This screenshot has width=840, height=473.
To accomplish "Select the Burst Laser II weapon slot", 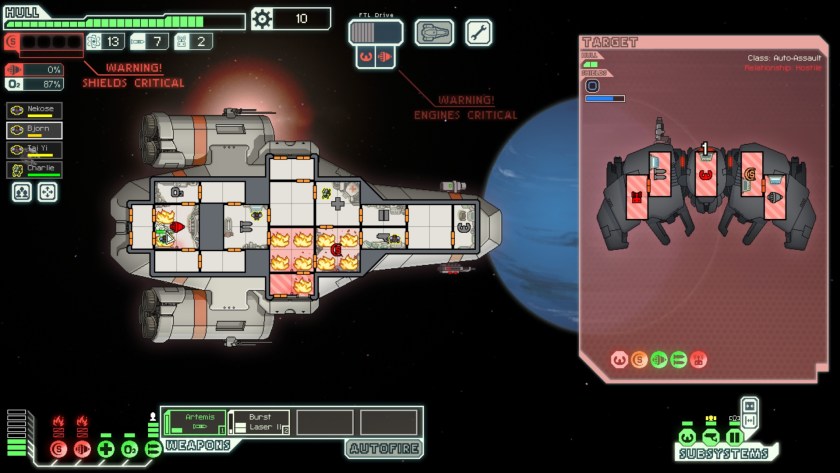I will point(259,422).
